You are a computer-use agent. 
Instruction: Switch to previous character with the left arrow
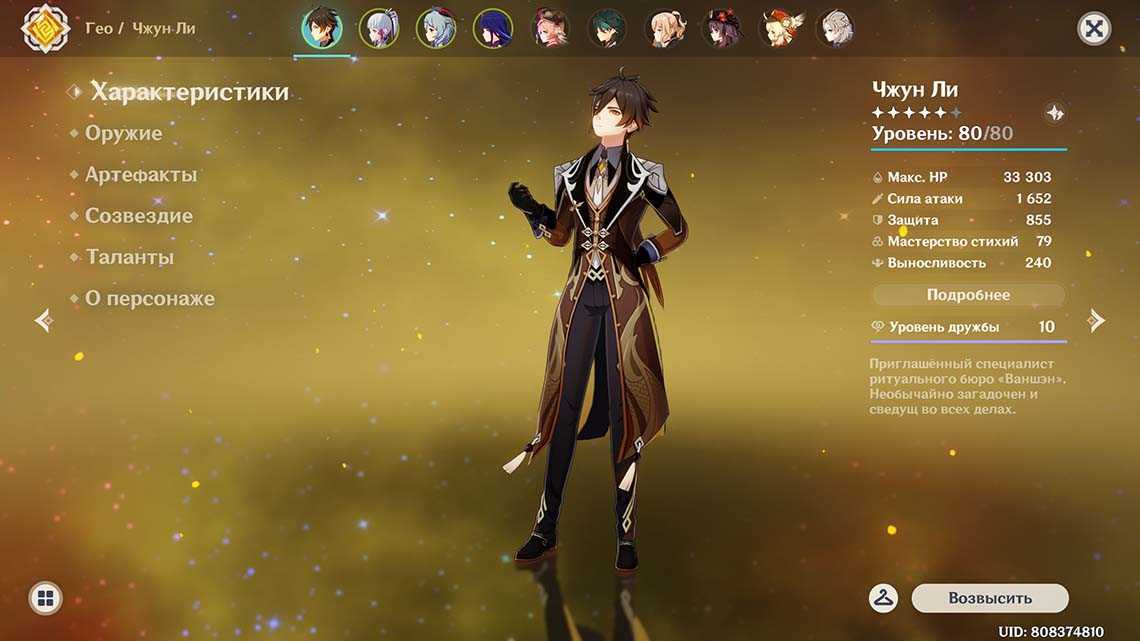(x=43, y=320)
